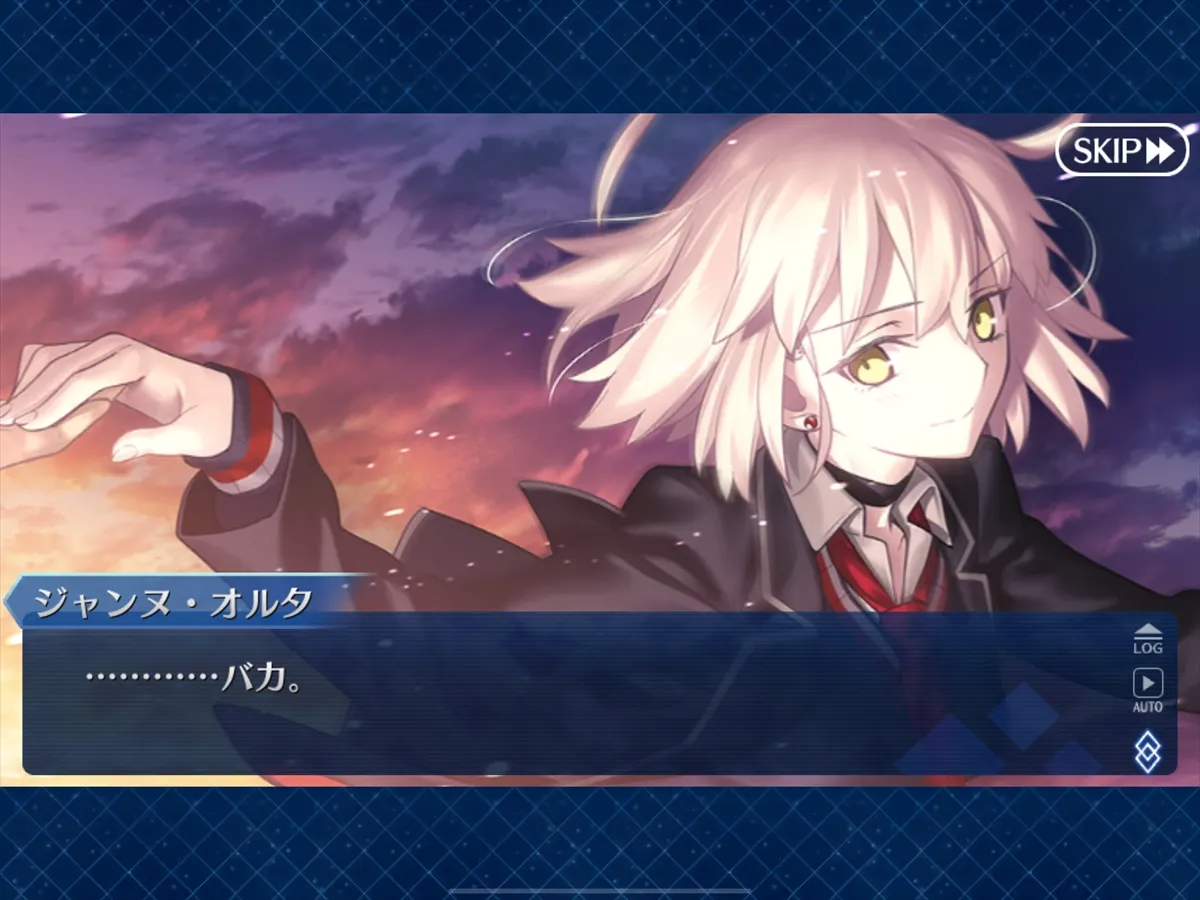The image size is (1200, 900).
Task: Advance dialogue via the diamond indicator
Action: 1147,751
